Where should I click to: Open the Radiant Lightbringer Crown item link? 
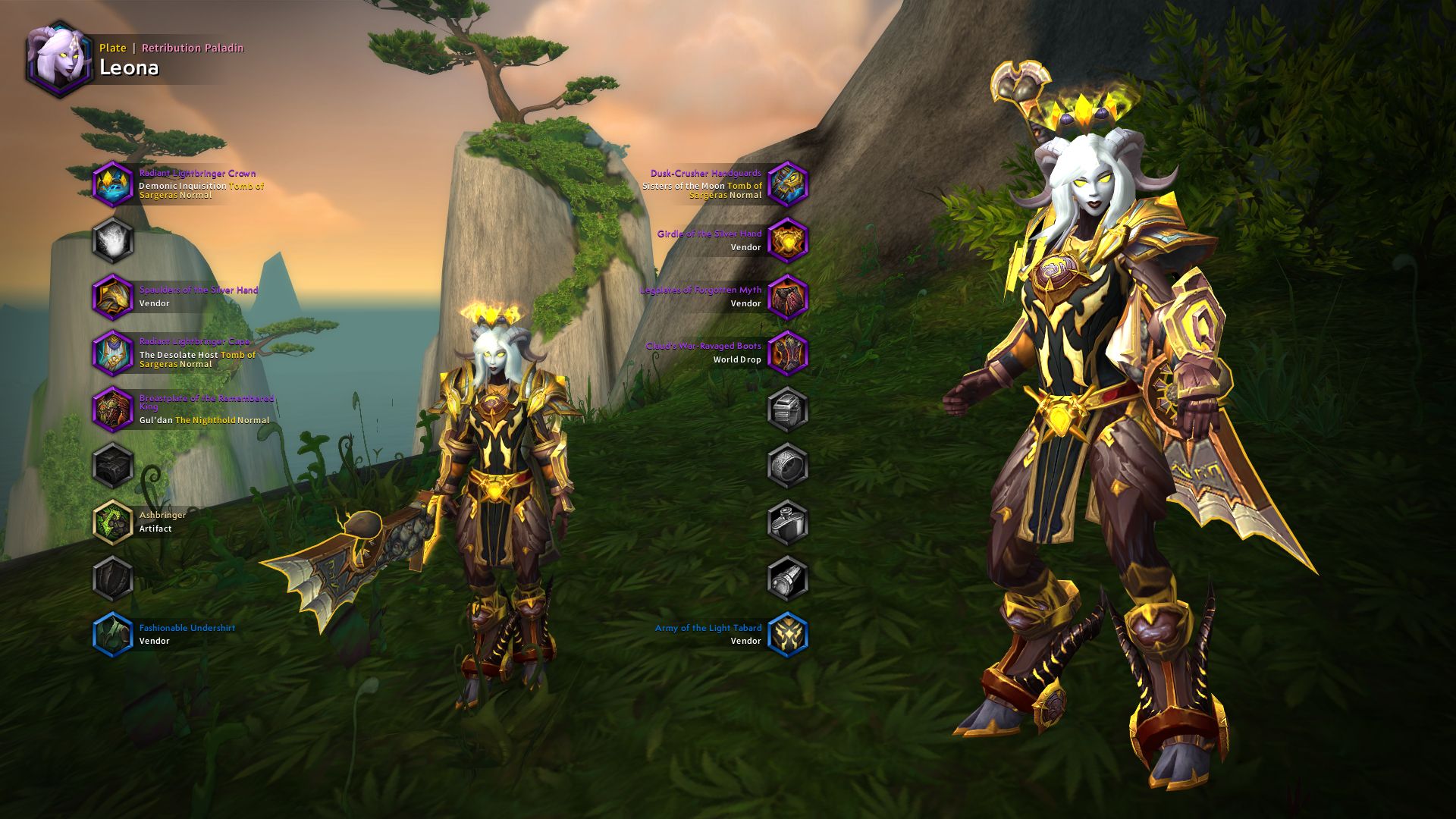coord(196,173)
